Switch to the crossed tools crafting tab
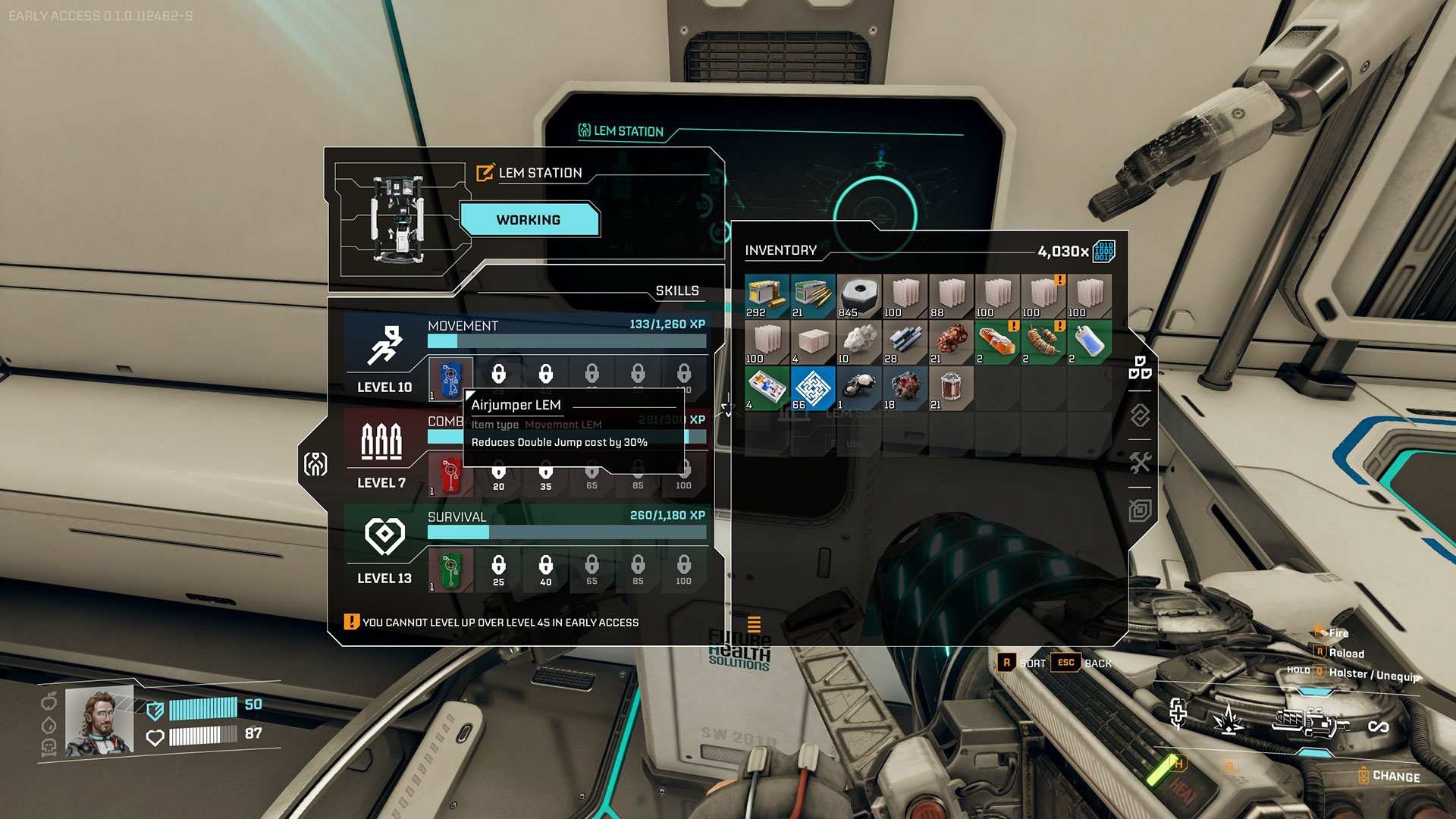 (1140, 463)
